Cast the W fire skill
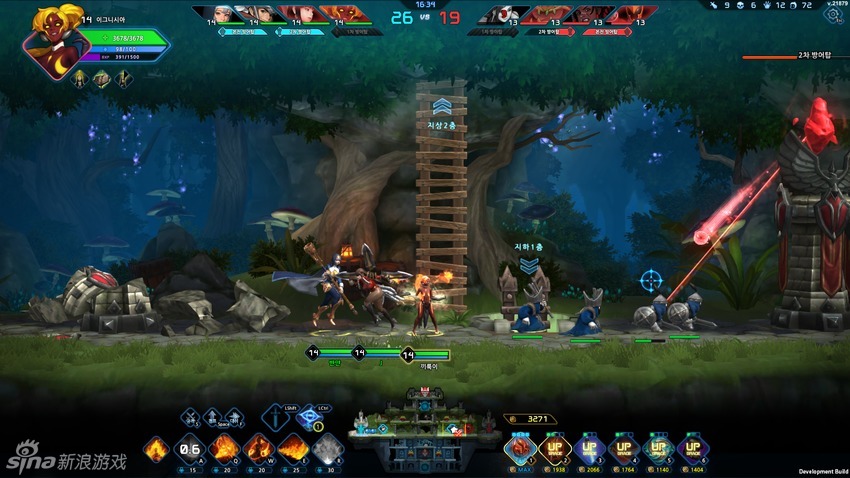Image resolution: width=850 pixels, height=478 pixels. (259, 449)
